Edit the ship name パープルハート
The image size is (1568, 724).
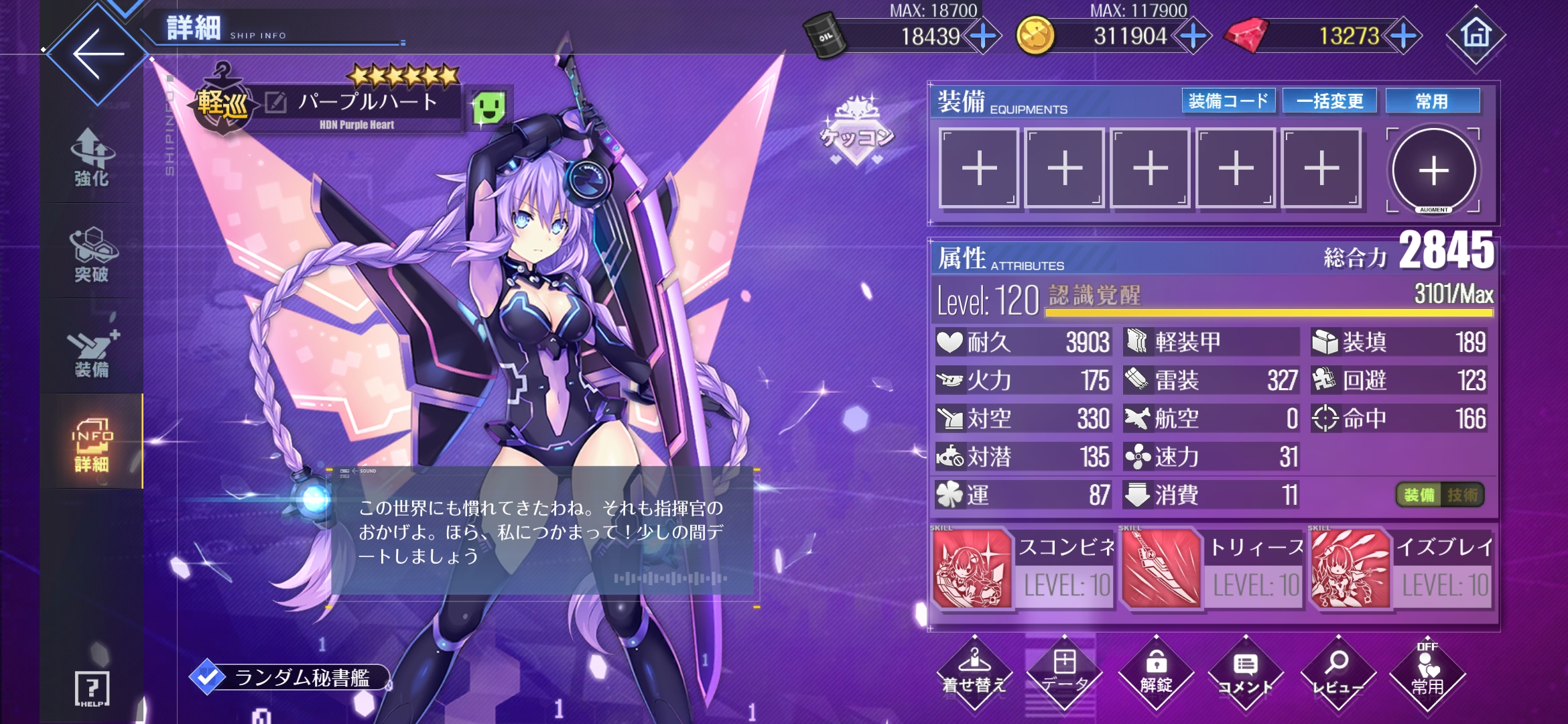tap(275, 103)
